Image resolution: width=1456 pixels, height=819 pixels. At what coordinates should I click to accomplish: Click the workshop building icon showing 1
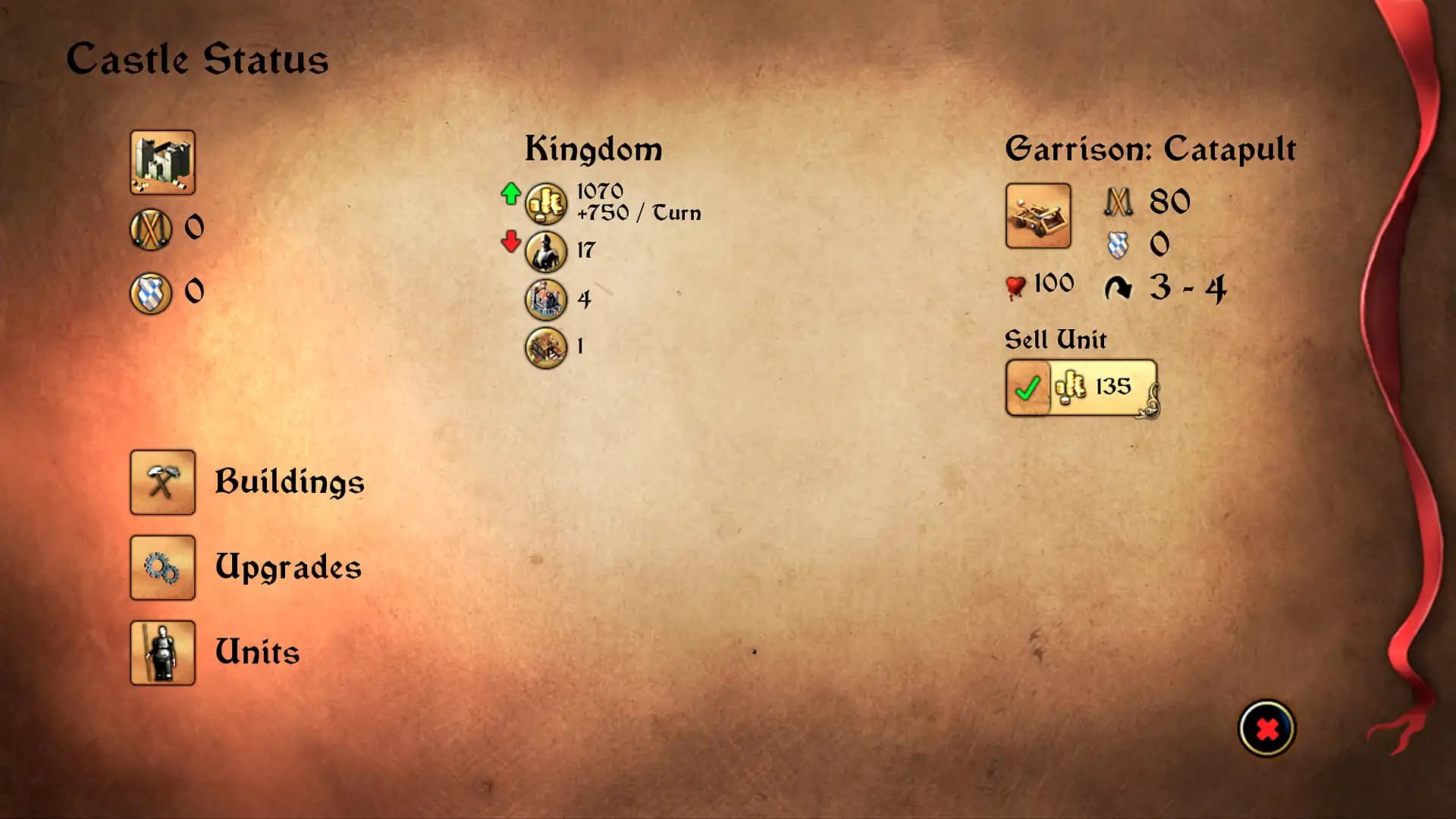coord(544,347)
